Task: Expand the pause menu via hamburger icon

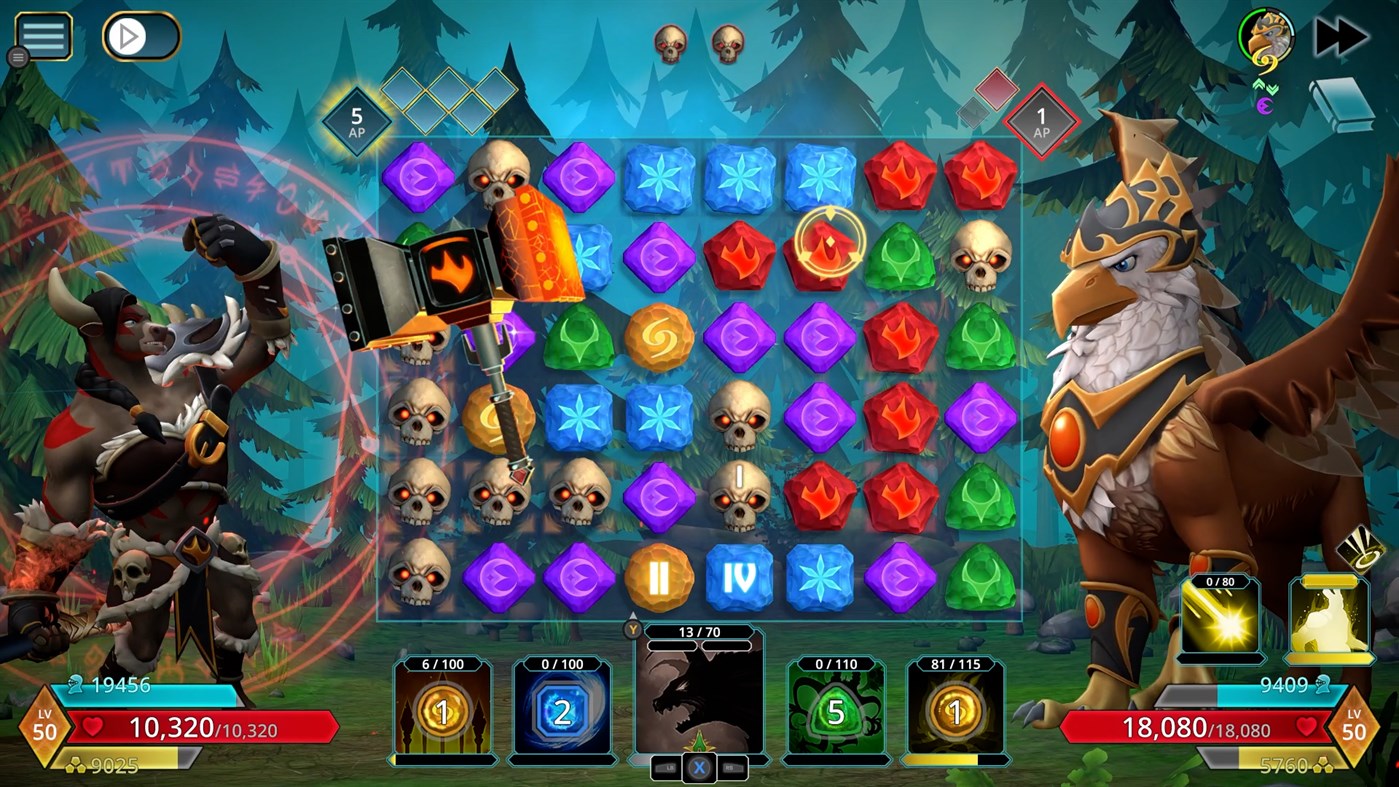Action: click(x=42, y=35)
